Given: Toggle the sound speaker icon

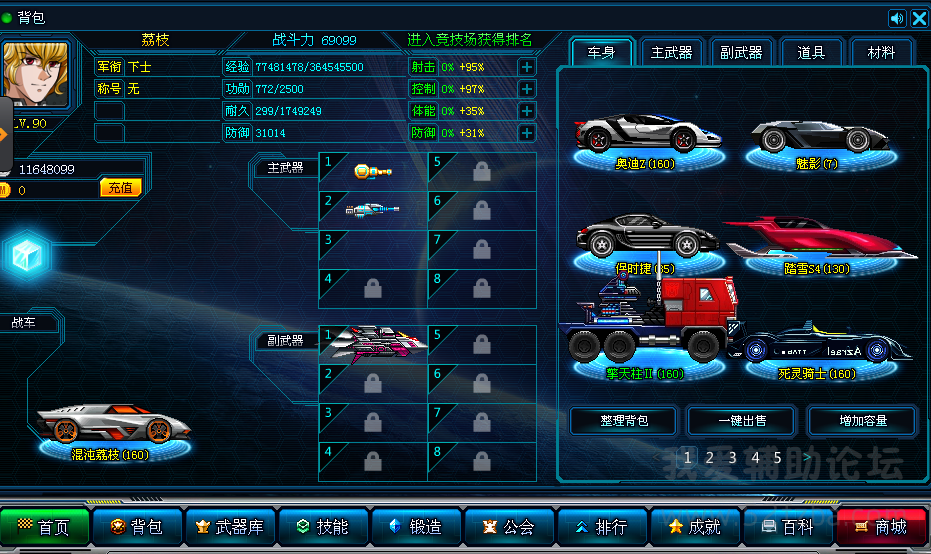Looking at the screenshot, I should [x=897, y=18].
